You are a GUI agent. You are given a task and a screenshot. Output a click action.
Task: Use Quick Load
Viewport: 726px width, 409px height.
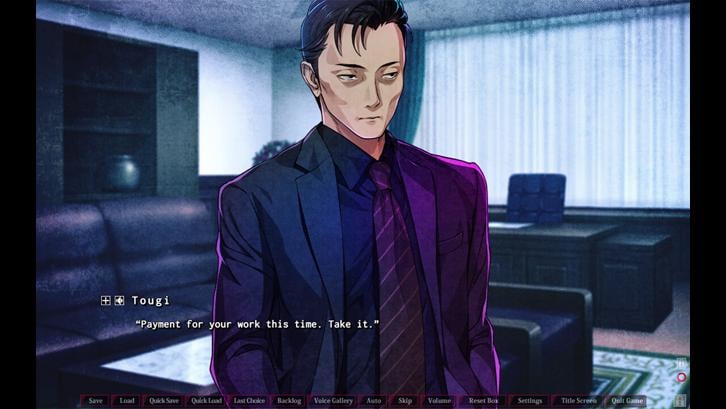pyautogui.click(x=206, y=401)
